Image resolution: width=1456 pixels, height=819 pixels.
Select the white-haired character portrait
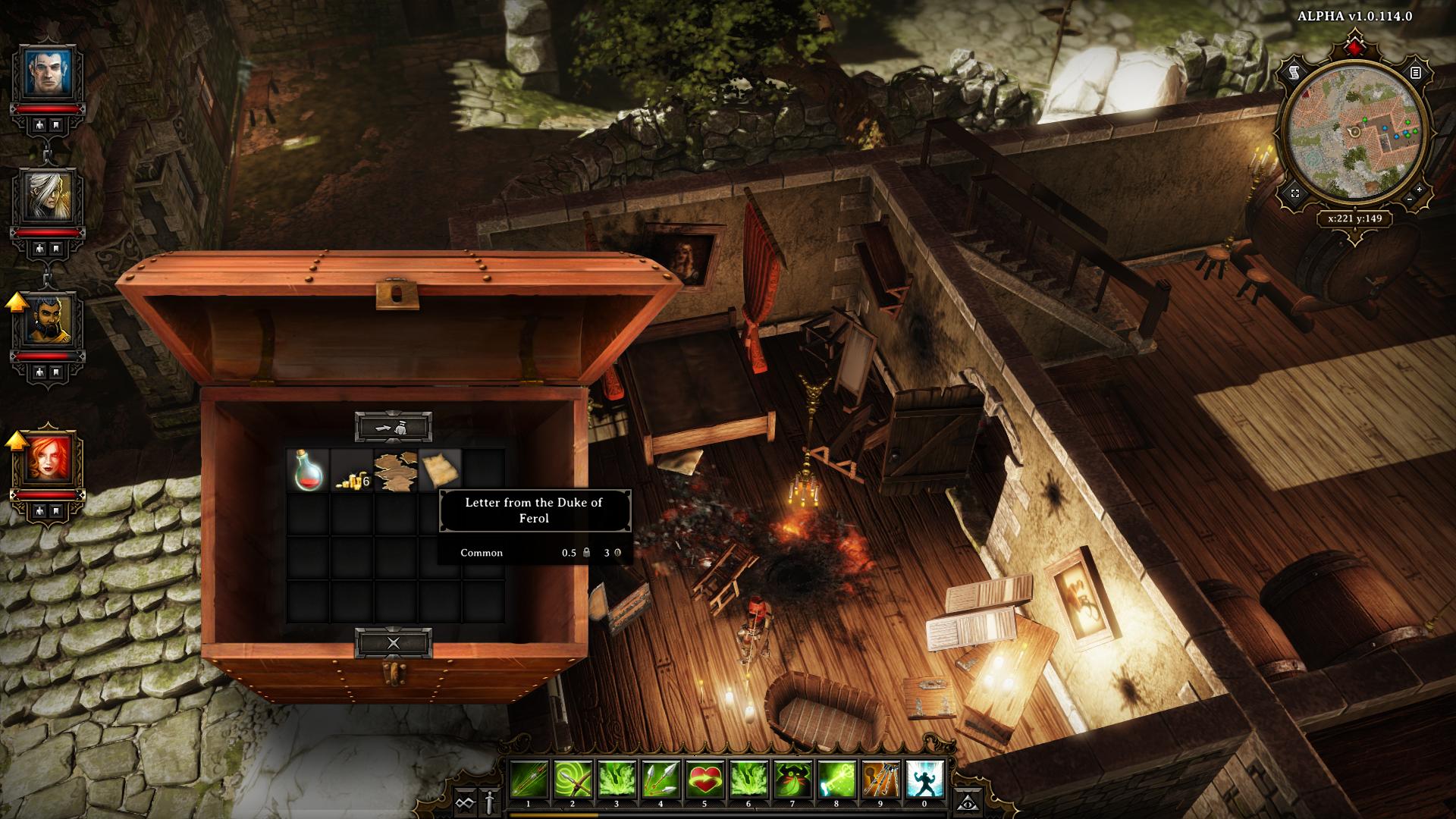pos(47,195)
